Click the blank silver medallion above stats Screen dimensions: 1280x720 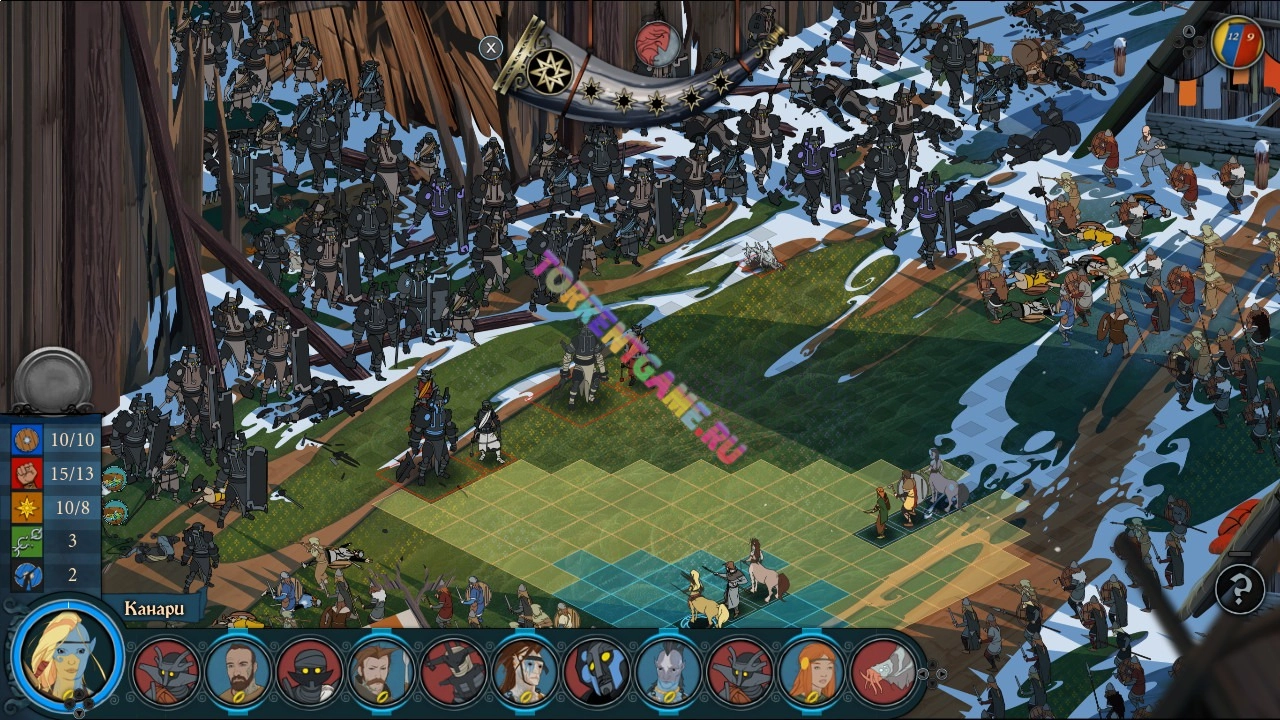pyautogui.click(x=52, y=380)
